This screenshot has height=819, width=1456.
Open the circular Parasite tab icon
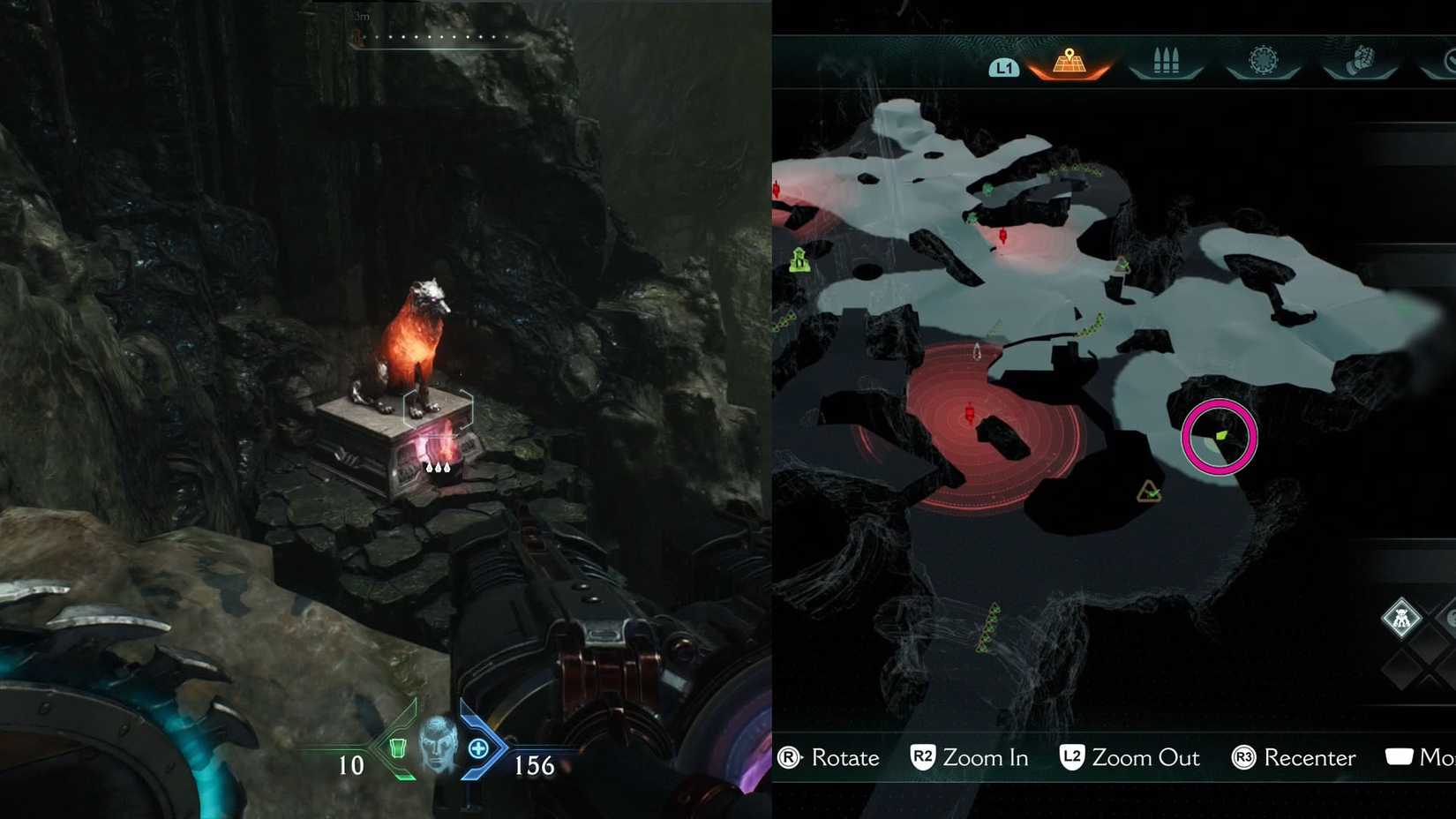click(1264, 57)
